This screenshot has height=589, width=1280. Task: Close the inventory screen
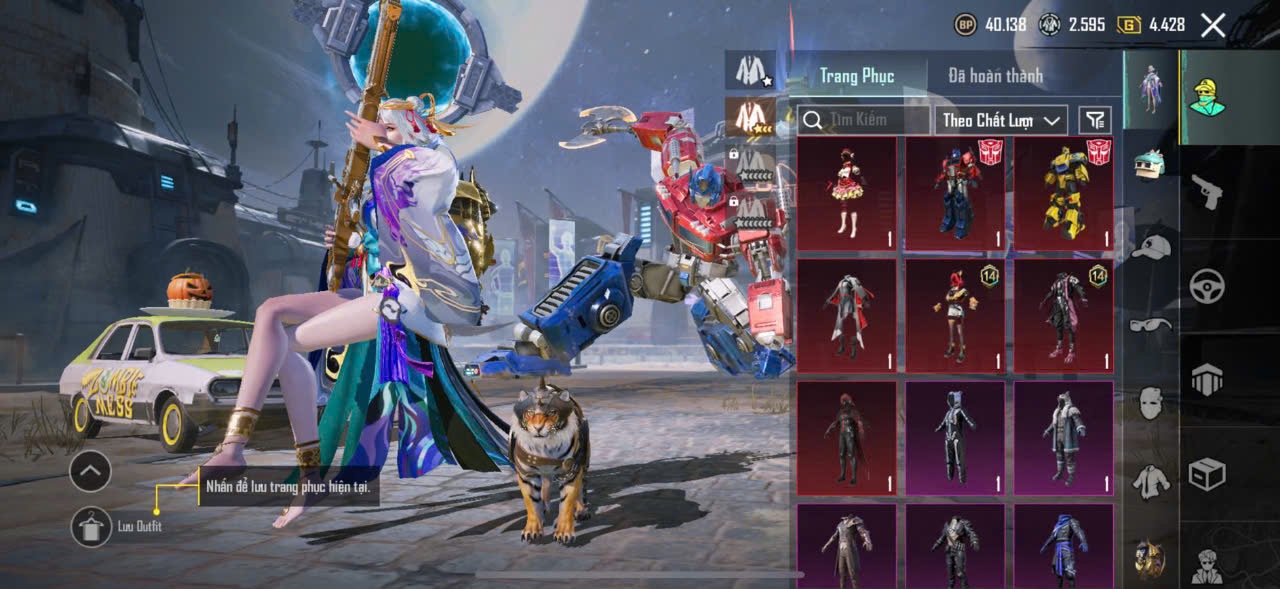[x=1212, y=26]
